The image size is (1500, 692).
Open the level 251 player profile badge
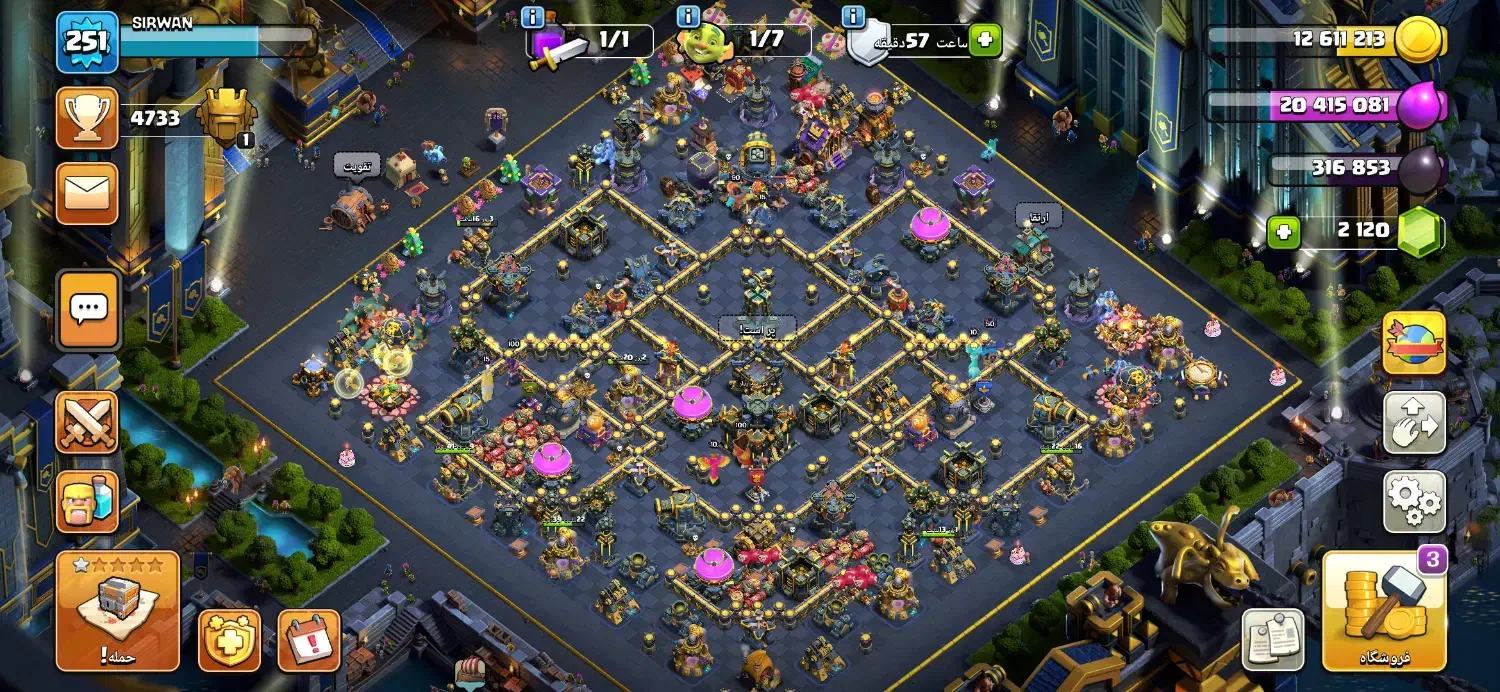(x=87, y=42)
